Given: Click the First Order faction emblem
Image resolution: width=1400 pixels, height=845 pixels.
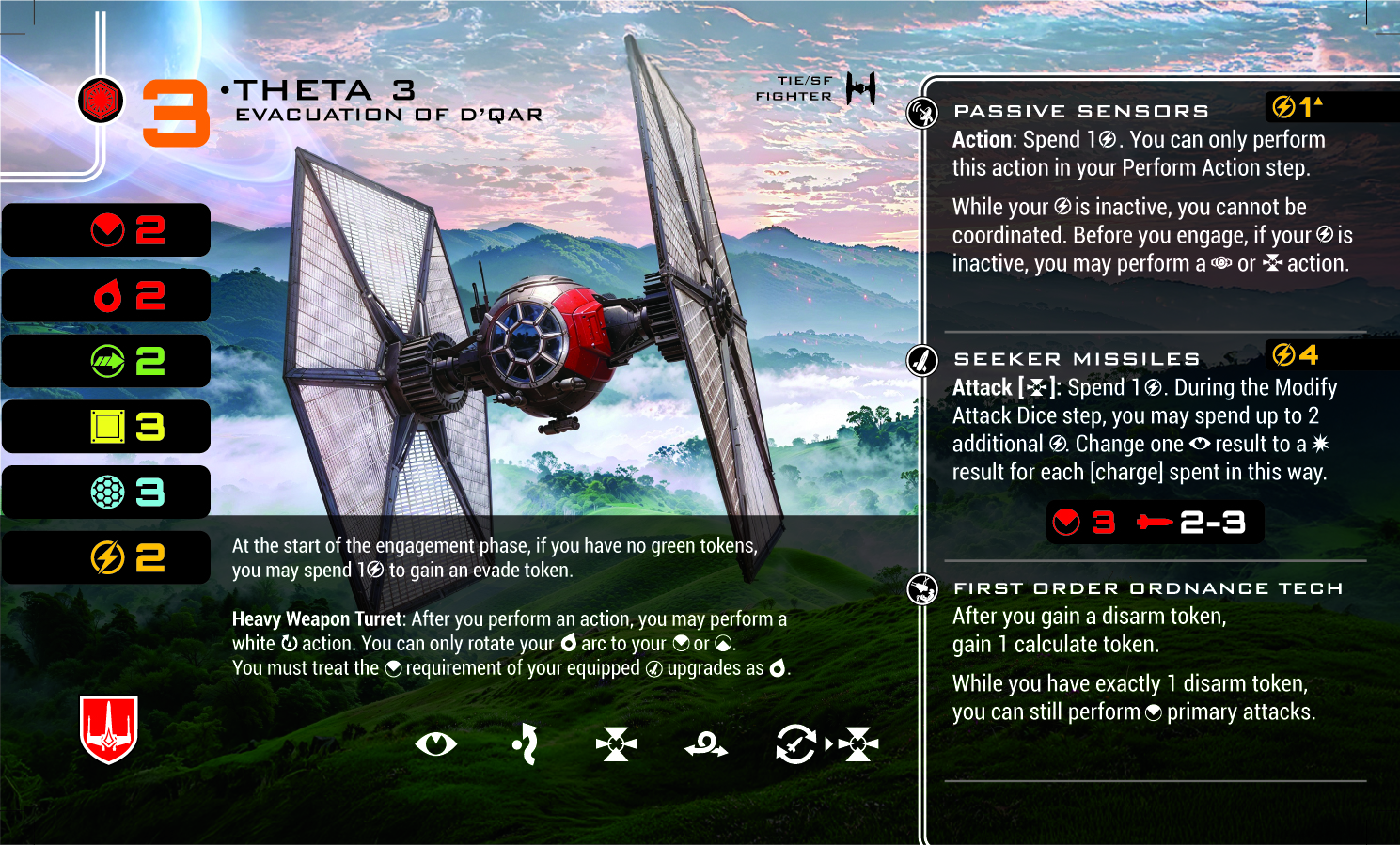Looking at the screenshot, I should pos(101,100).
